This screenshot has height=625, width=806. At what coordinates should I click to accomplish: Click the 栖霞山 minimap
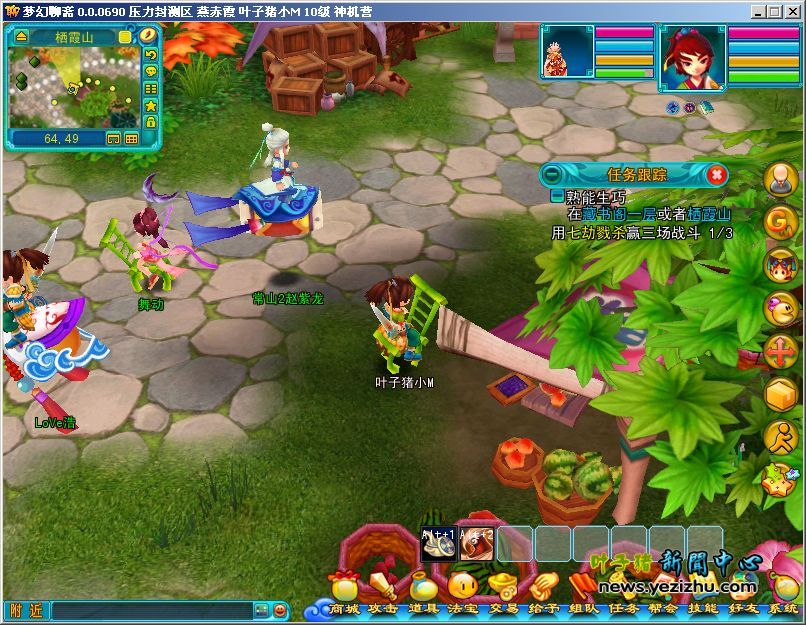click(72, 87)
